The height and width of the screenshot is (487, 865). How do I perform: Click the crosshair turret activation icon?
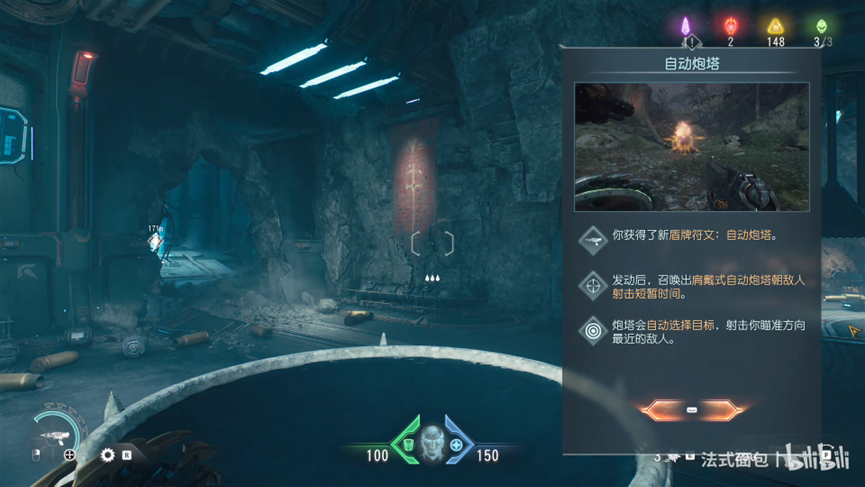pos(594,284)
